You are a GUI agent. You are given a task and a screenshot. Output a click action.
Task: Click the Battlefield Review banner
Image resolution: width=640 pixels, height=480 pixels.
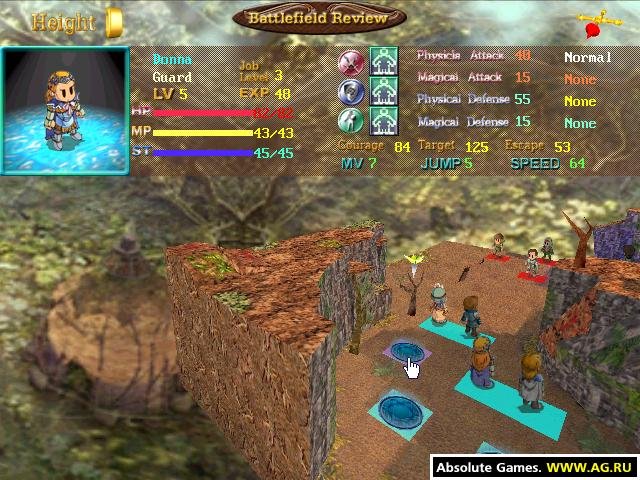(x=319, y=18)
